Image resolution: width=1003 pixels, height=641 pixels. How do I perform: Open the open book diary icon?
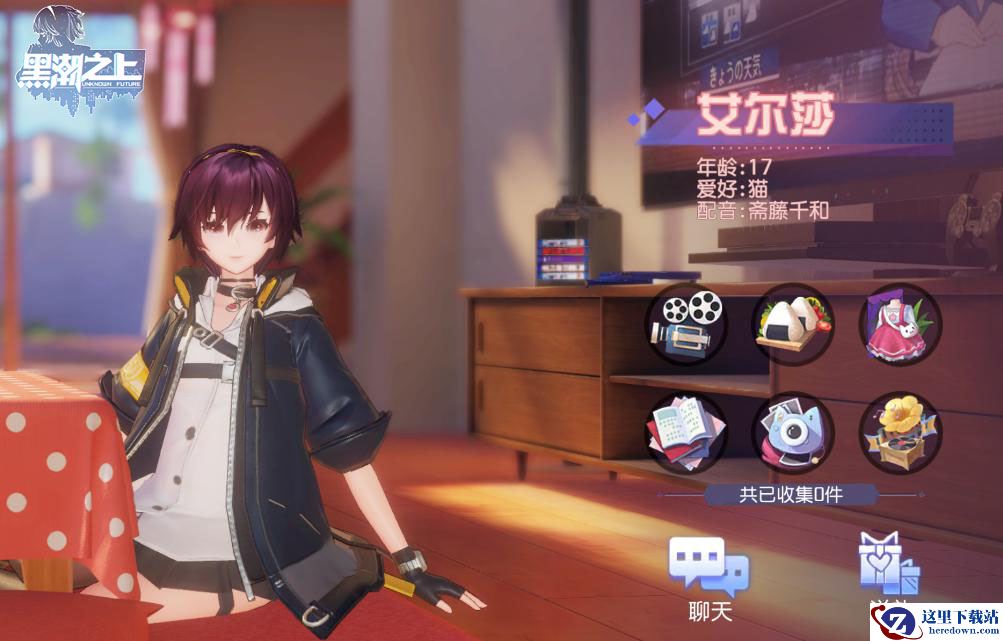coord(685,432)
